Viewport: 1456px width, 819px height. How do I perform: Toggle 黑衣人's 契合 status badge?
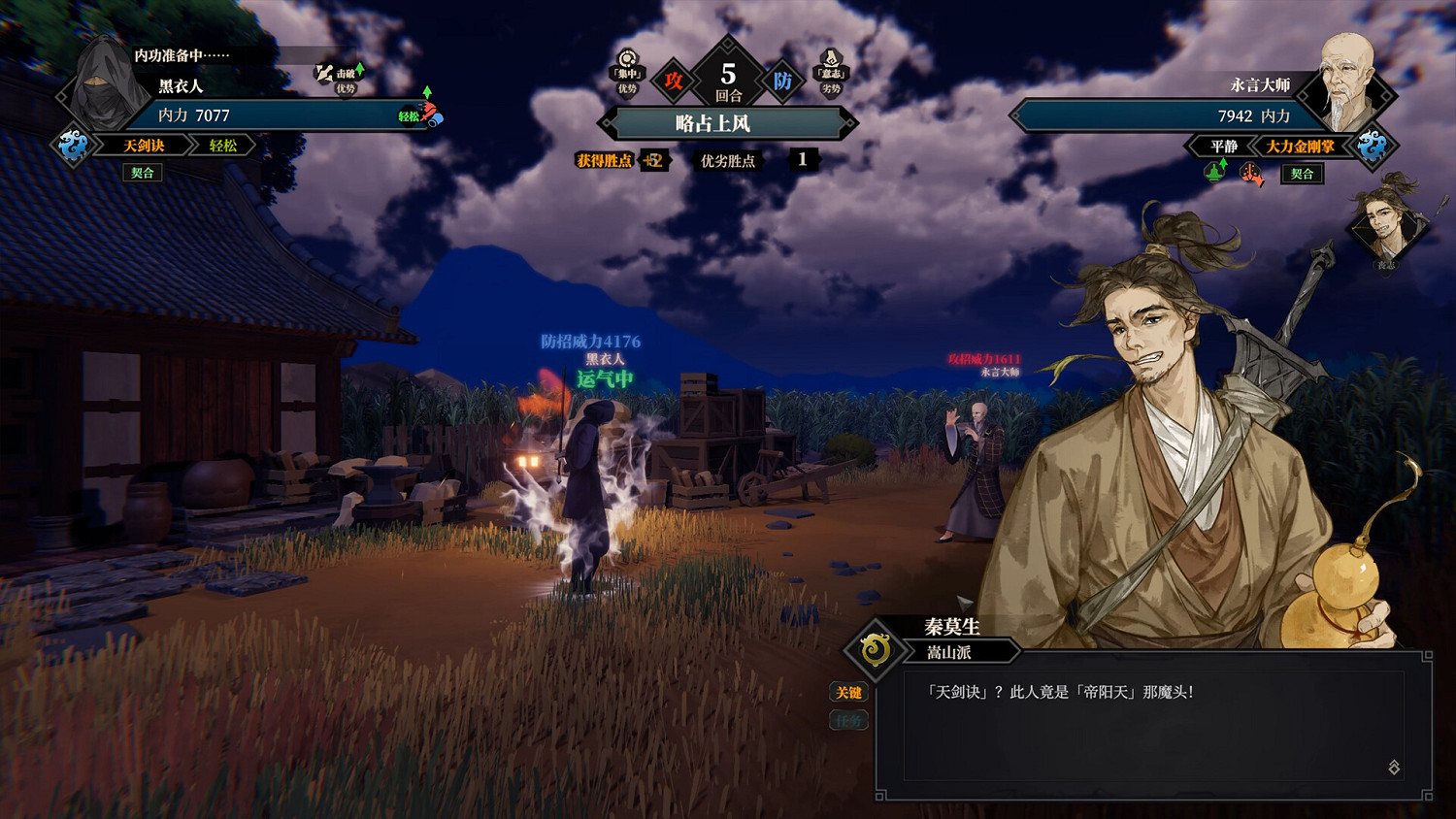click(x=144, y=173)
